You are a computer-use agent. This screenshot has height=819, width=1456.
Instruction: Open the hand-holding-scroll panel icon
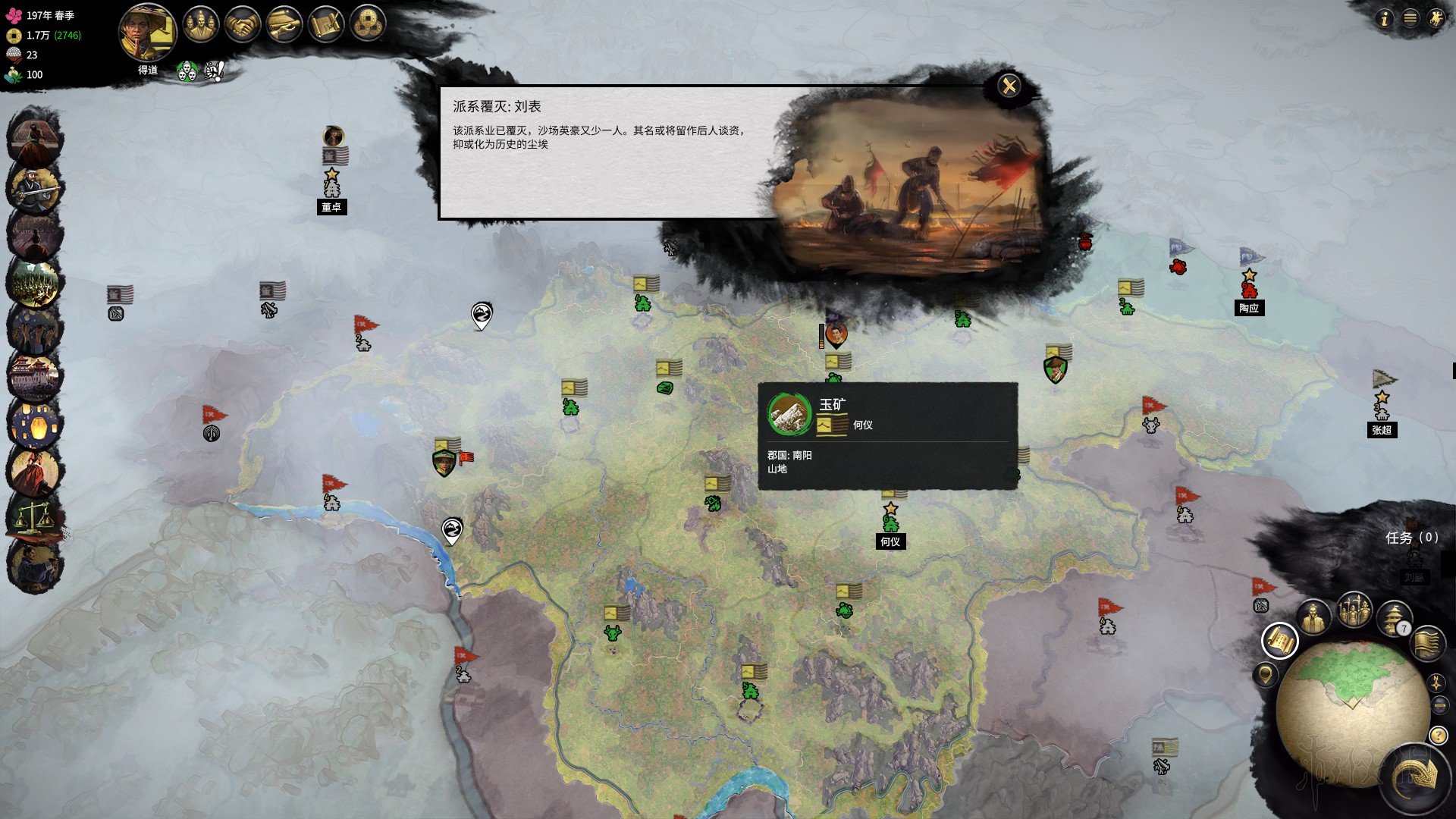point(284,25)
